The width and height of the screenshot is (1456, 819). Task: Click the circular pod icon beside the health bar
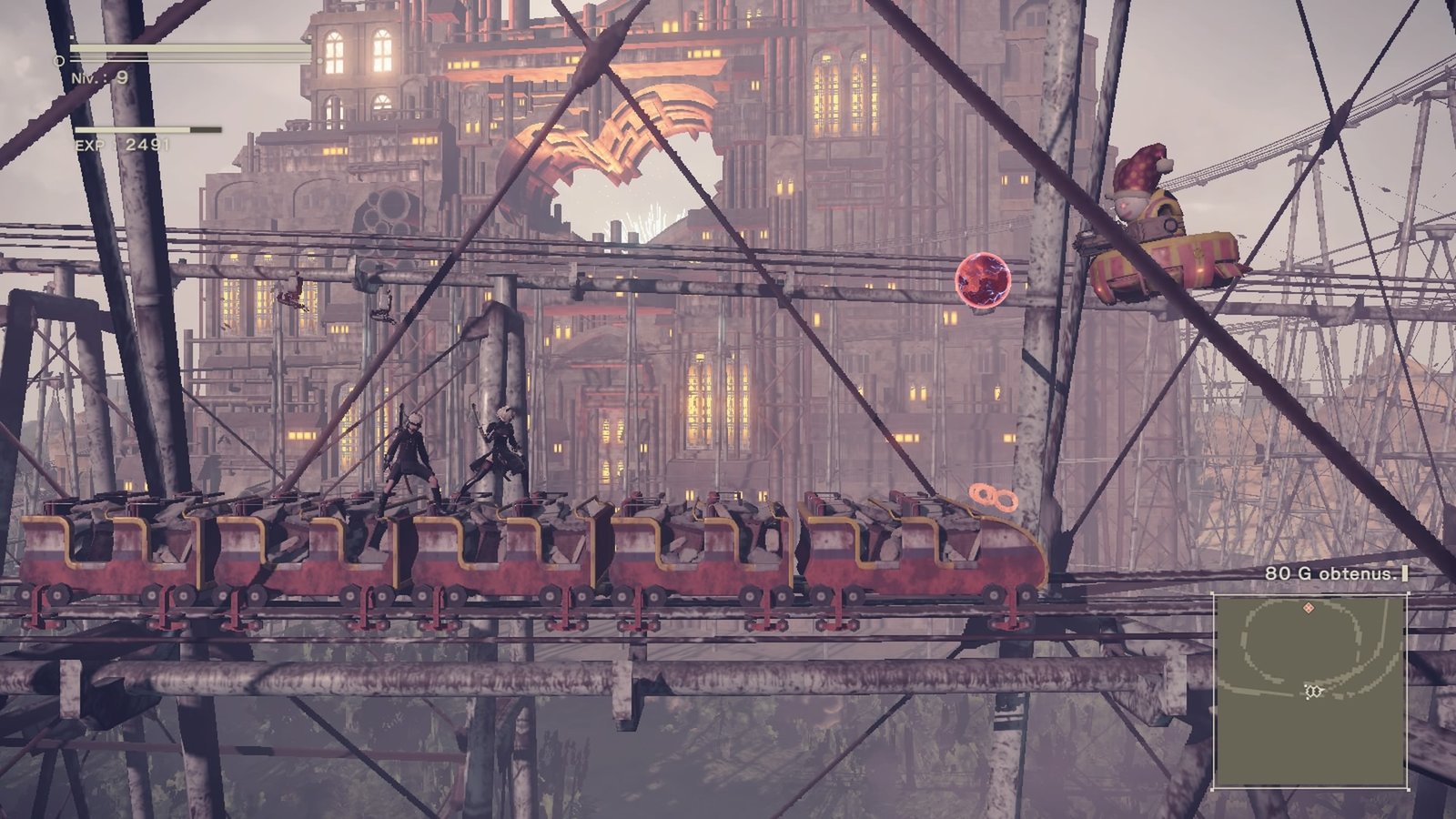pyautogui.click(x=60, y=60)
